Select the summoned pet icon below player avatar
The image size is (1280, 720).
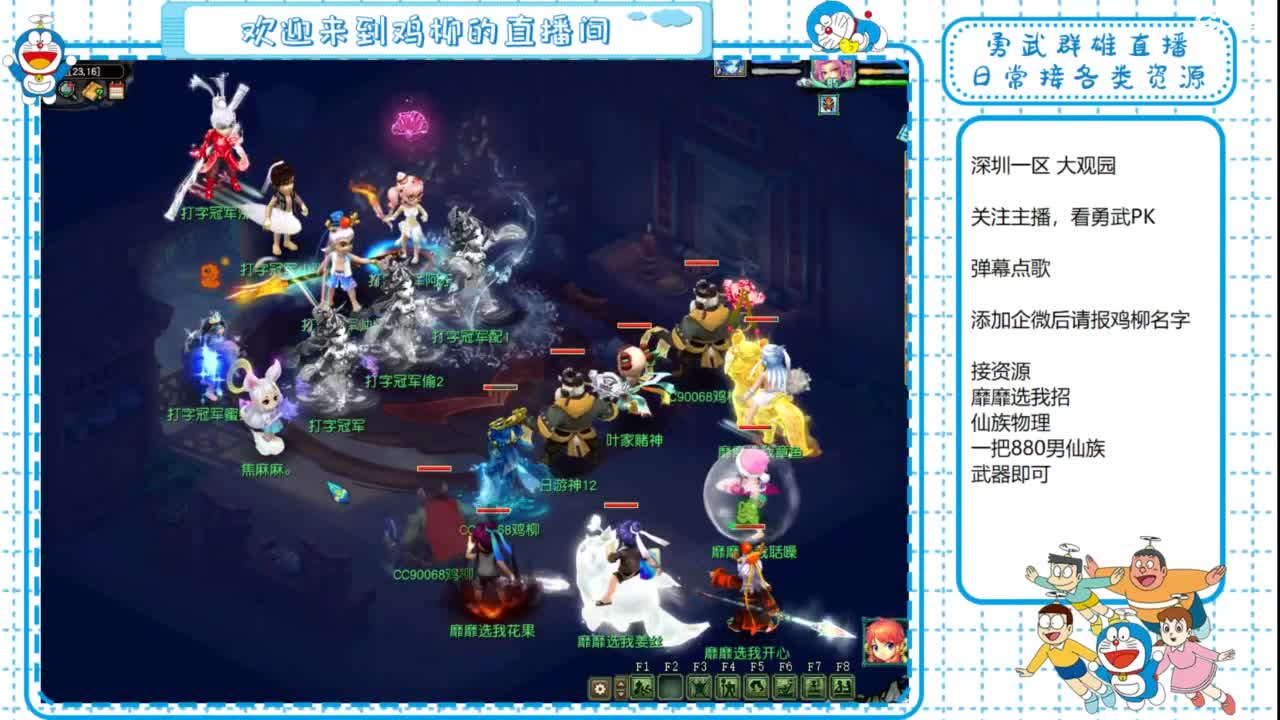click(x=829, y=105)
